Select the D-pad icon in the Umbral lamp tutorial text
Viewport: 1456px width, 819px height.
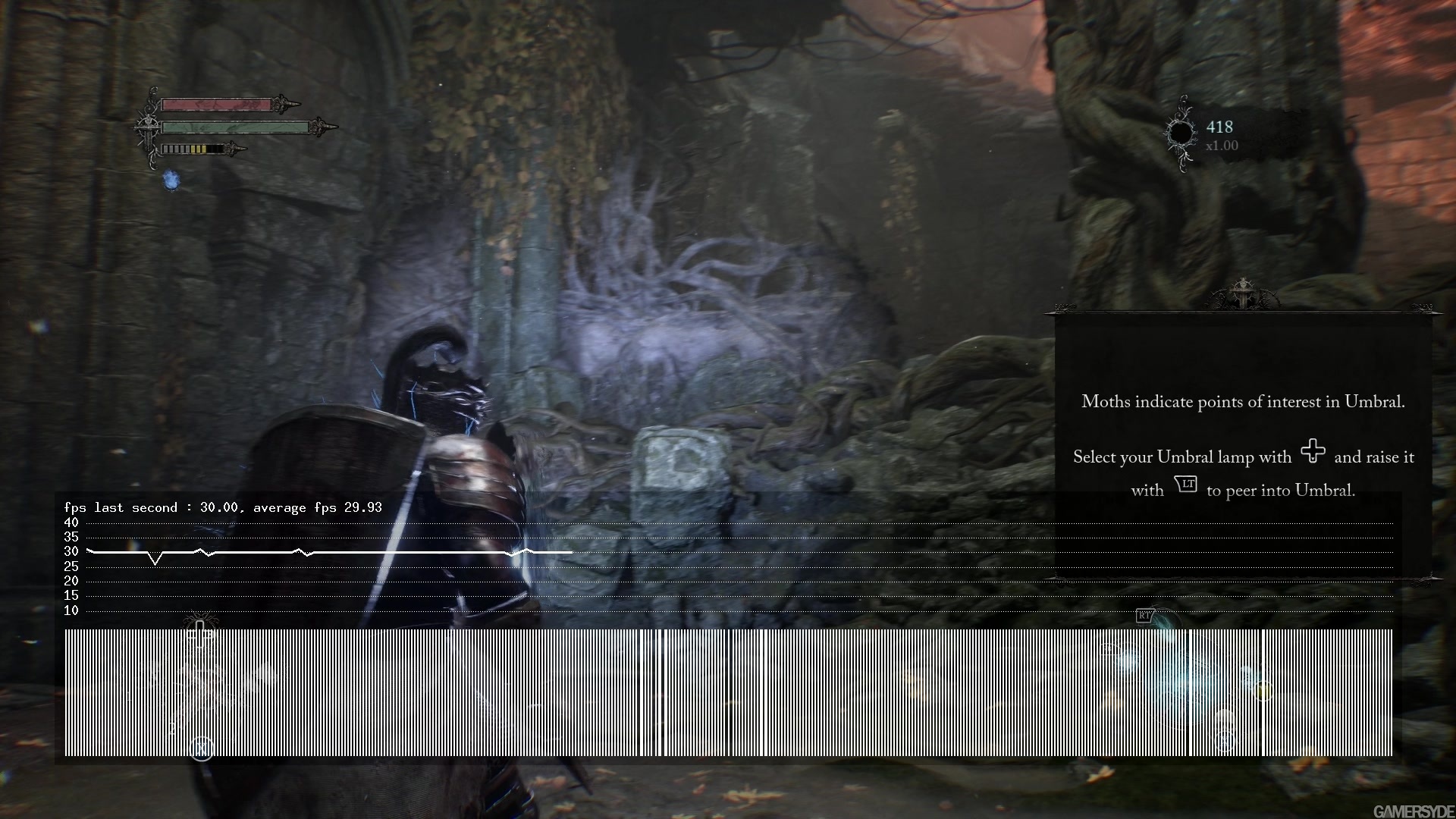1313,452
